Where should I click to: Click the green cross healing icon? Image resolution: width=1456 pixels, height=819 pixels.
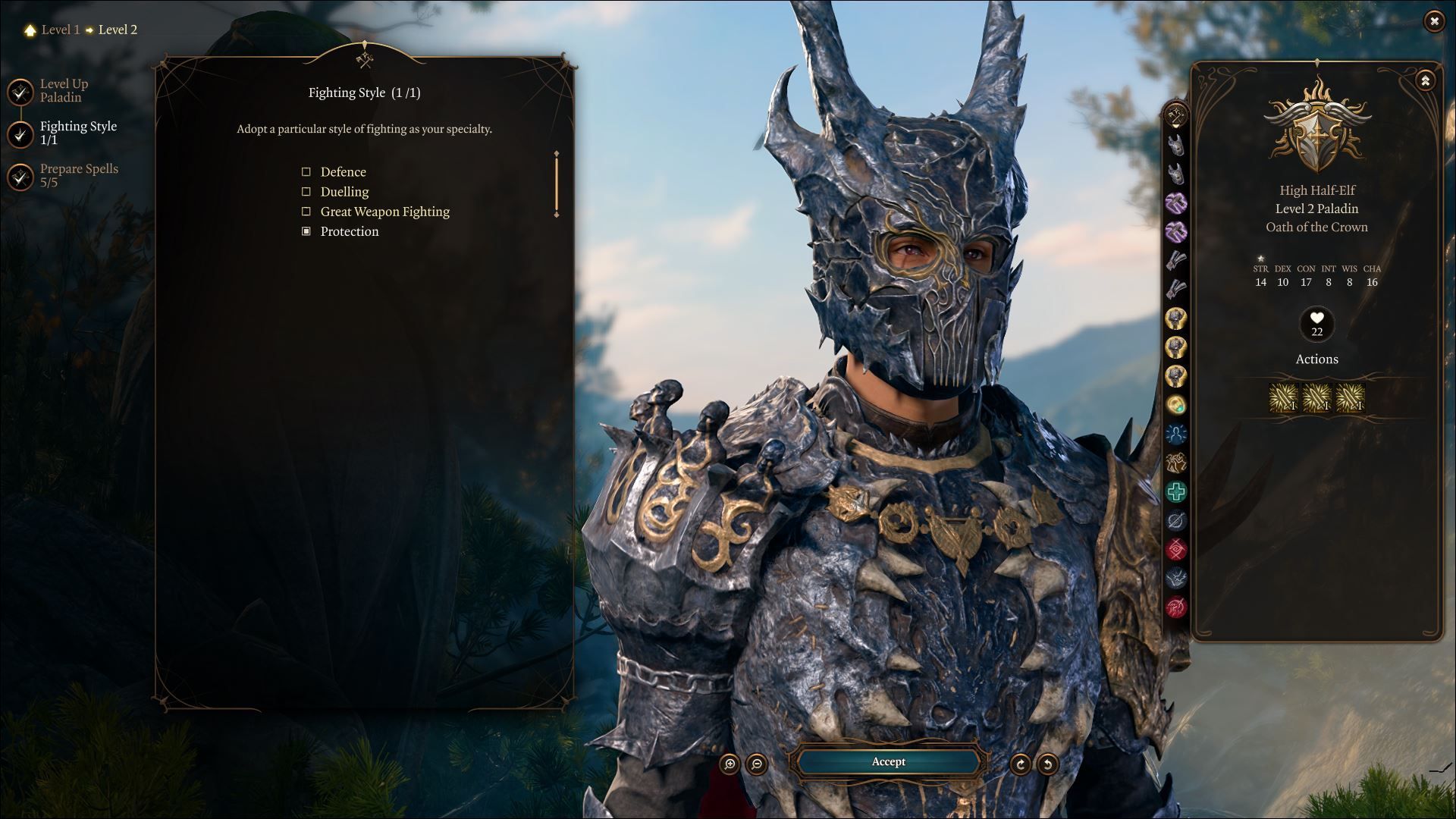1176,492
